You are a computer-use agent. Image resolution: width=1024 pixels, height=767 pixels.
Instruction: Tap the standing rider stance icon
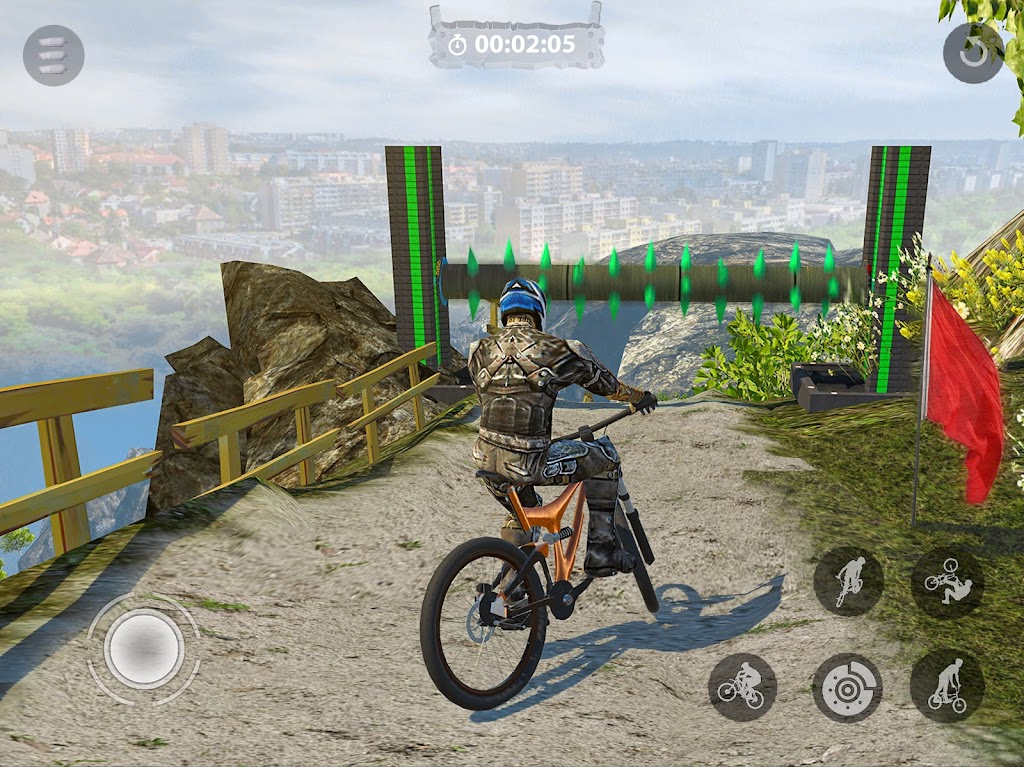[946, 687]
